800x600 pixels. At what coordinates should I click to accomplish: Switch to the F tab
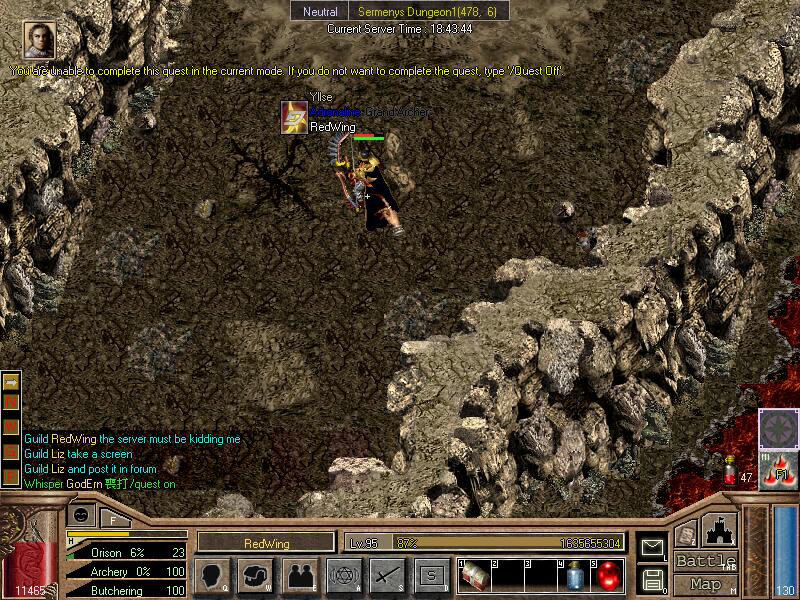point(113,518)
